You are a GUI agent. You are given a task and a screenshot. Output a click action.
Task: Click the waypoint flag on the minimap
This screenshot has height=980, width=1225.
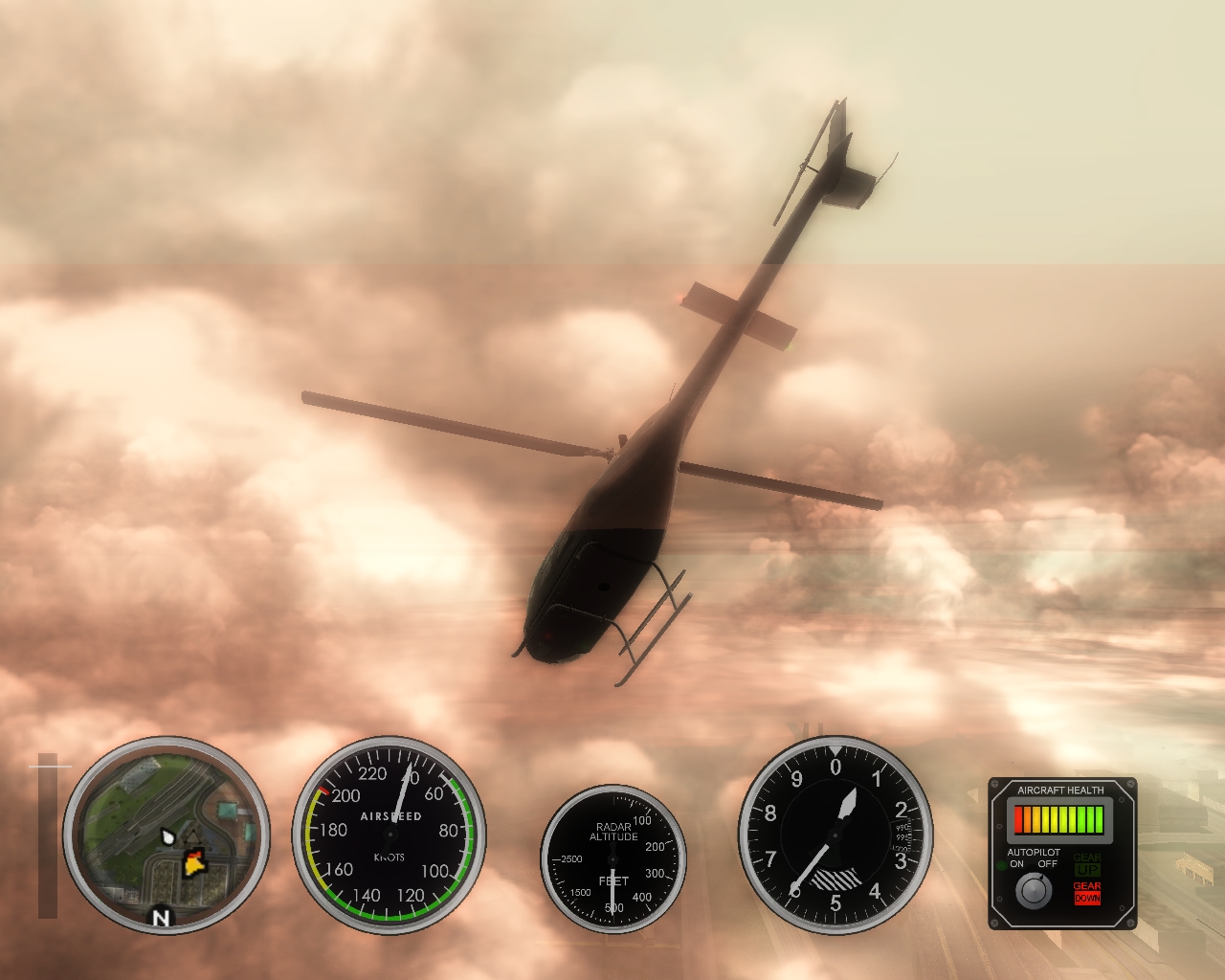(195, 862)
